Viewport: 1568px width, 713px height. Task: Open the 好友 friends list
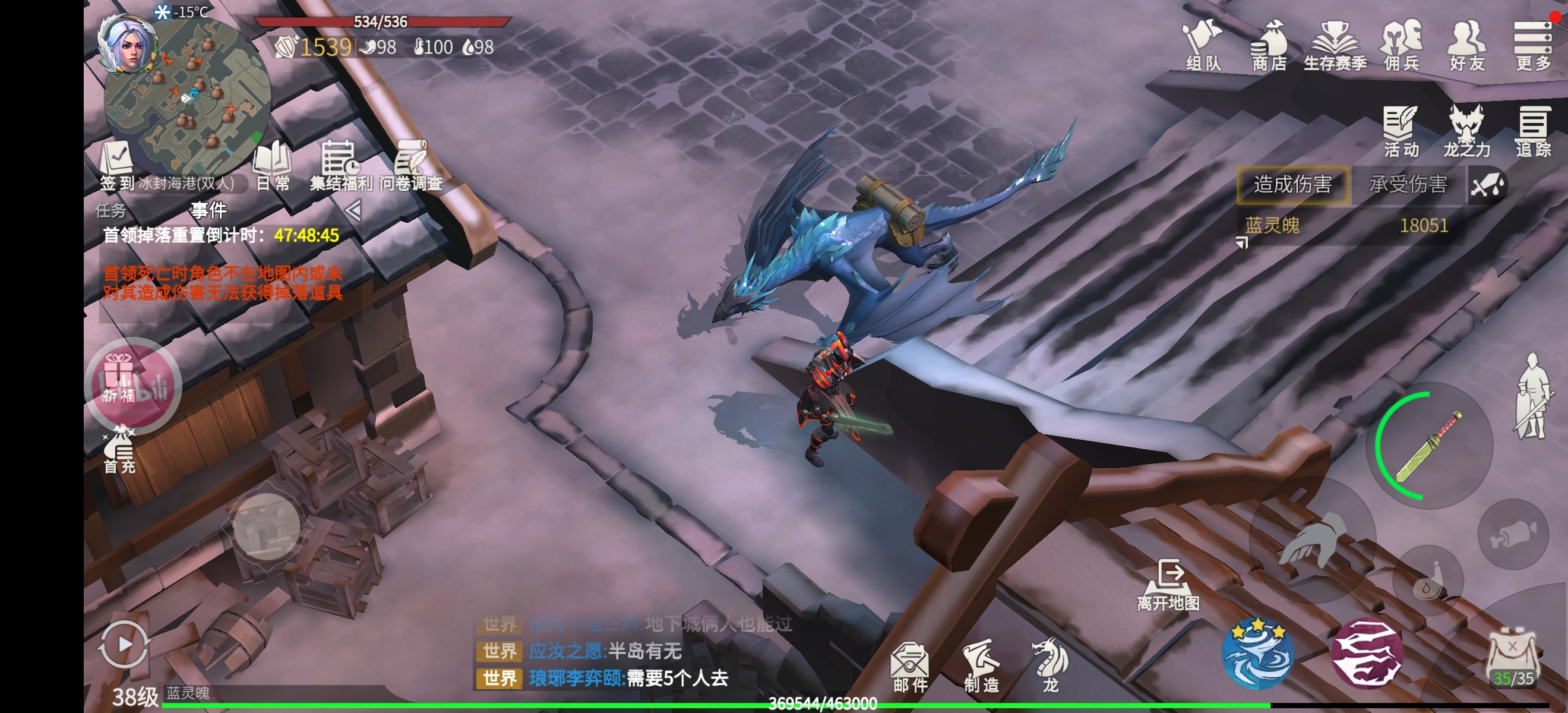click(1468, 46)
